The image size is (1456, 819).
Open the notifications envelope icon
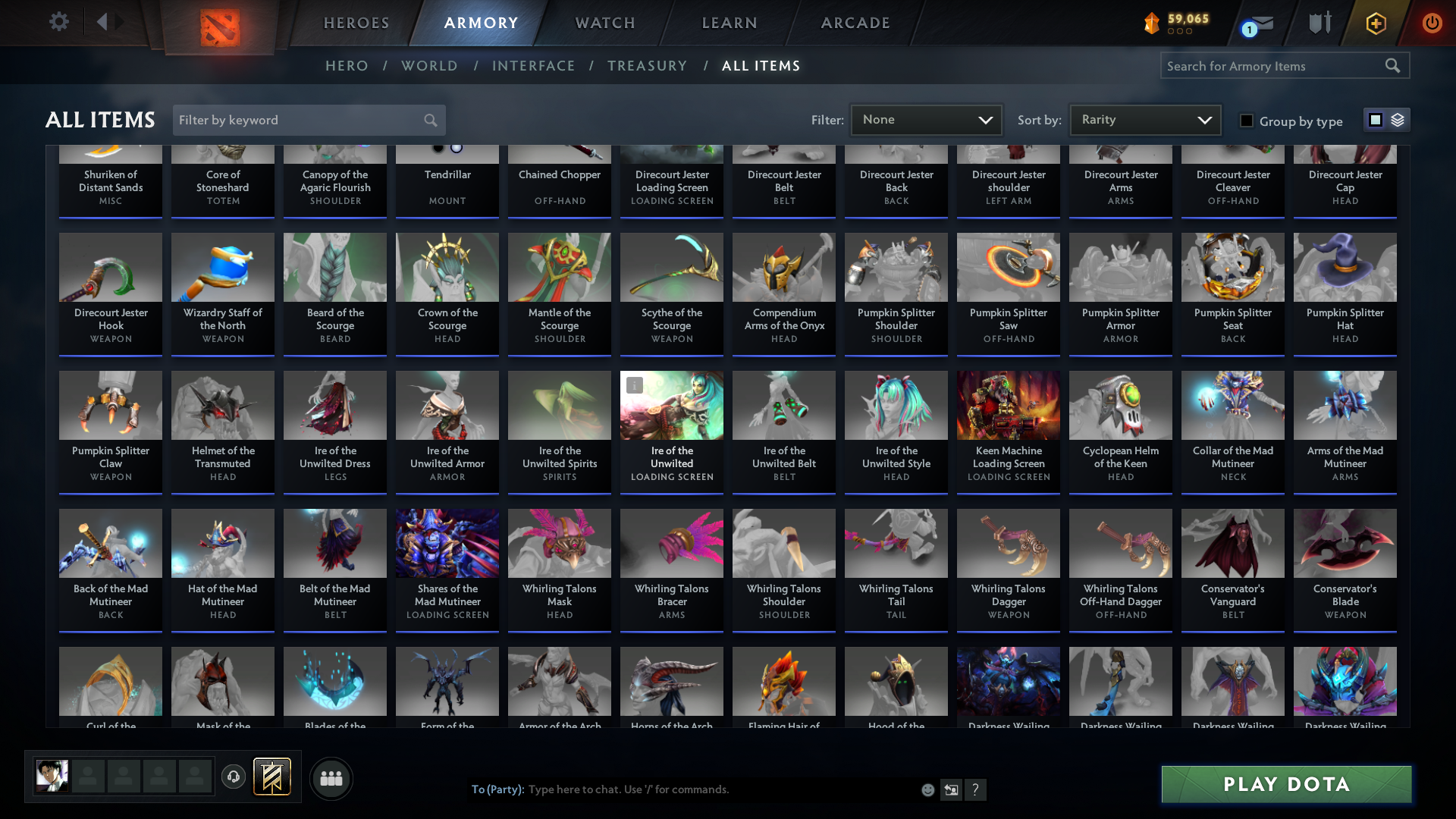click(x=1257, y=23)
